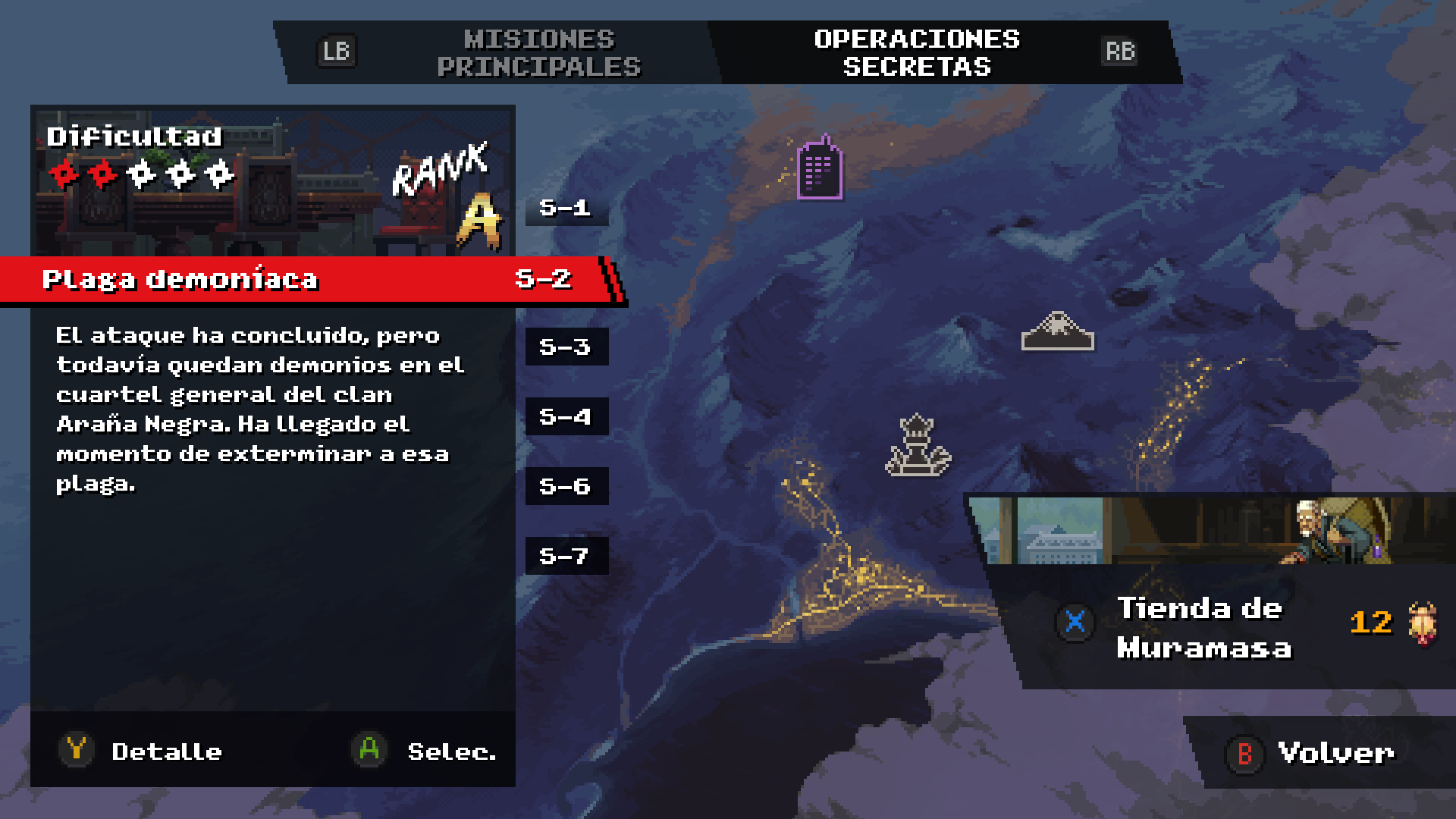
Task: Select mission S-7 entry
Action: click(x=566, y=556)
